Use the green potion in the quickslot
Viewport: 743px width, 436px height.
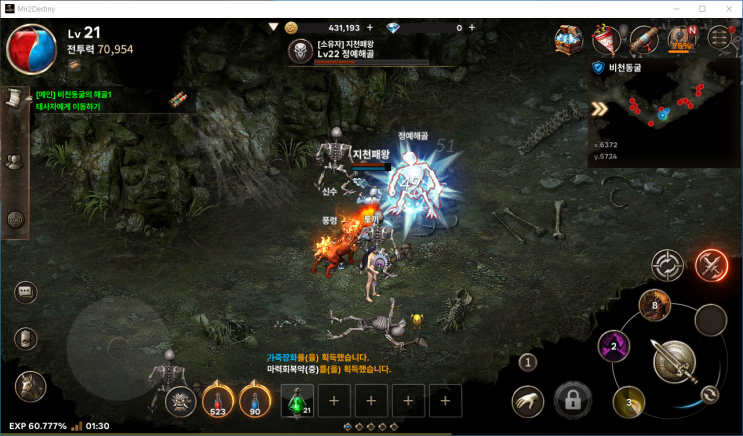click(x=298, y=401)
